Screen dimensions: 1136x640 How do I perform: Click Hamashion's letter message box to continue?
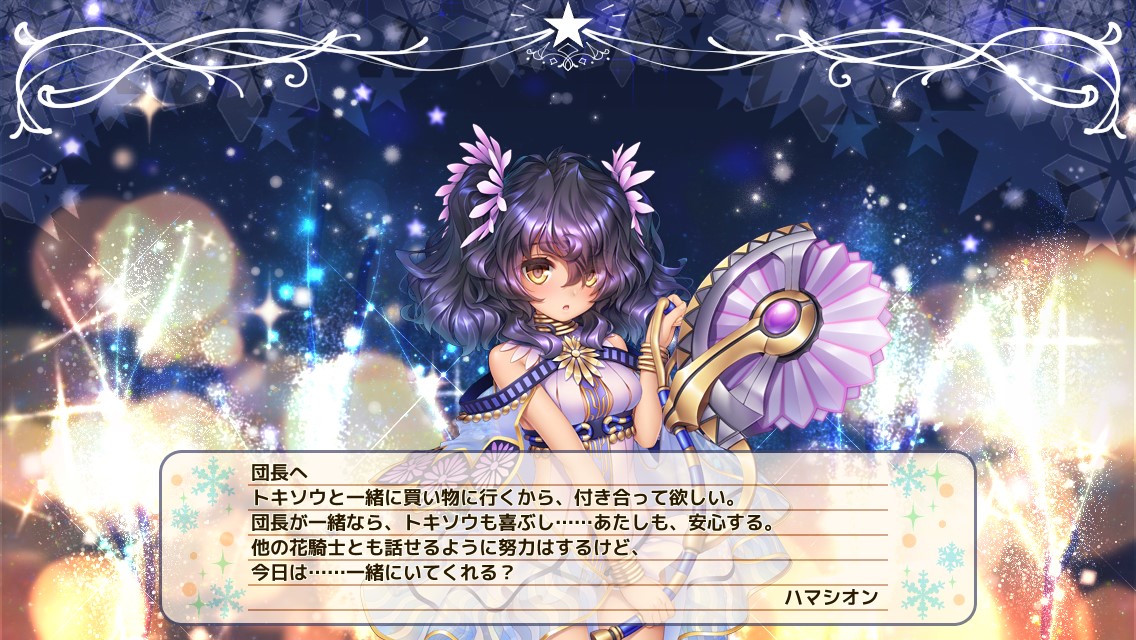pos(567,535)
